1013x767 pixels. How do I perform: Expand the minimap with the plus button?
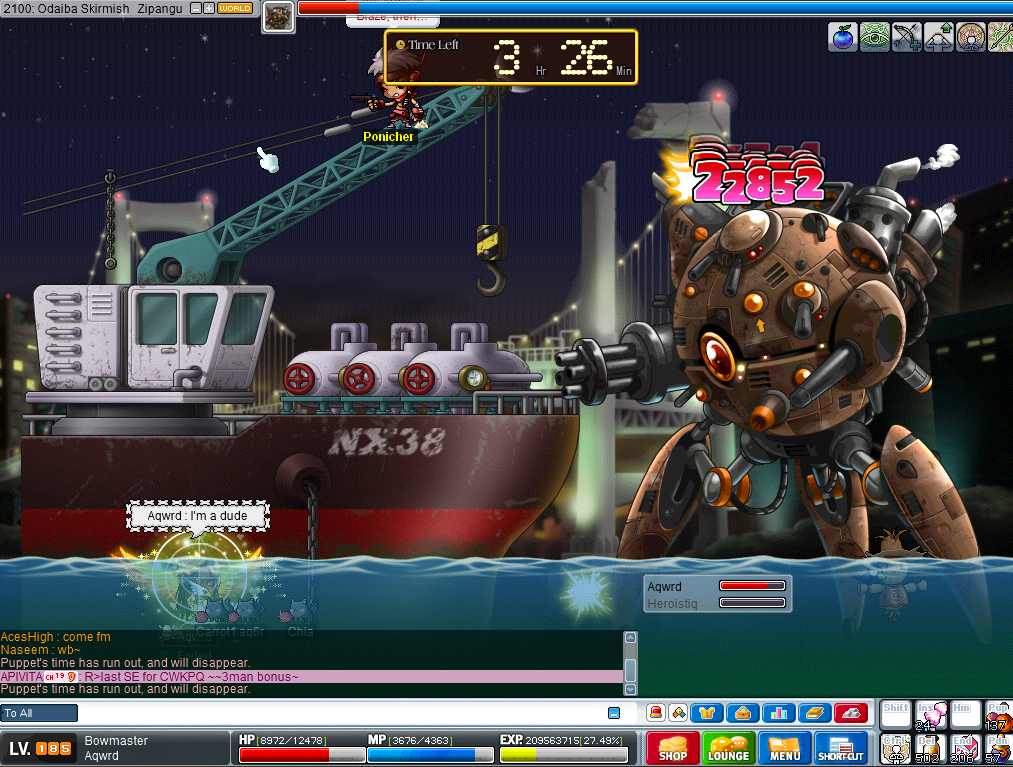coord(209,8)
